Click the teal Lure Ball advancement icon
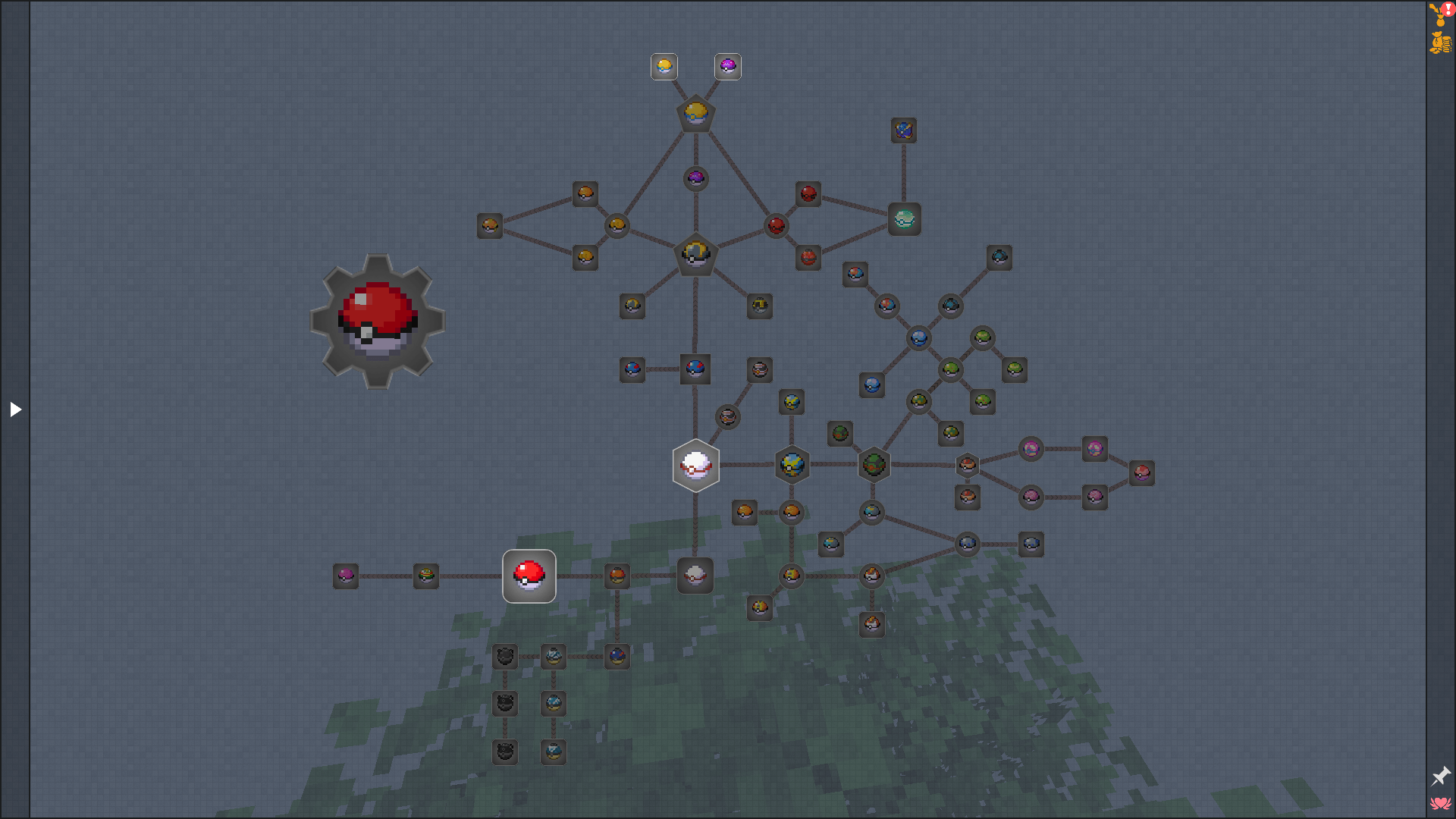The width and height of the screenshot is (1456, 819). [x=904, y=218]
